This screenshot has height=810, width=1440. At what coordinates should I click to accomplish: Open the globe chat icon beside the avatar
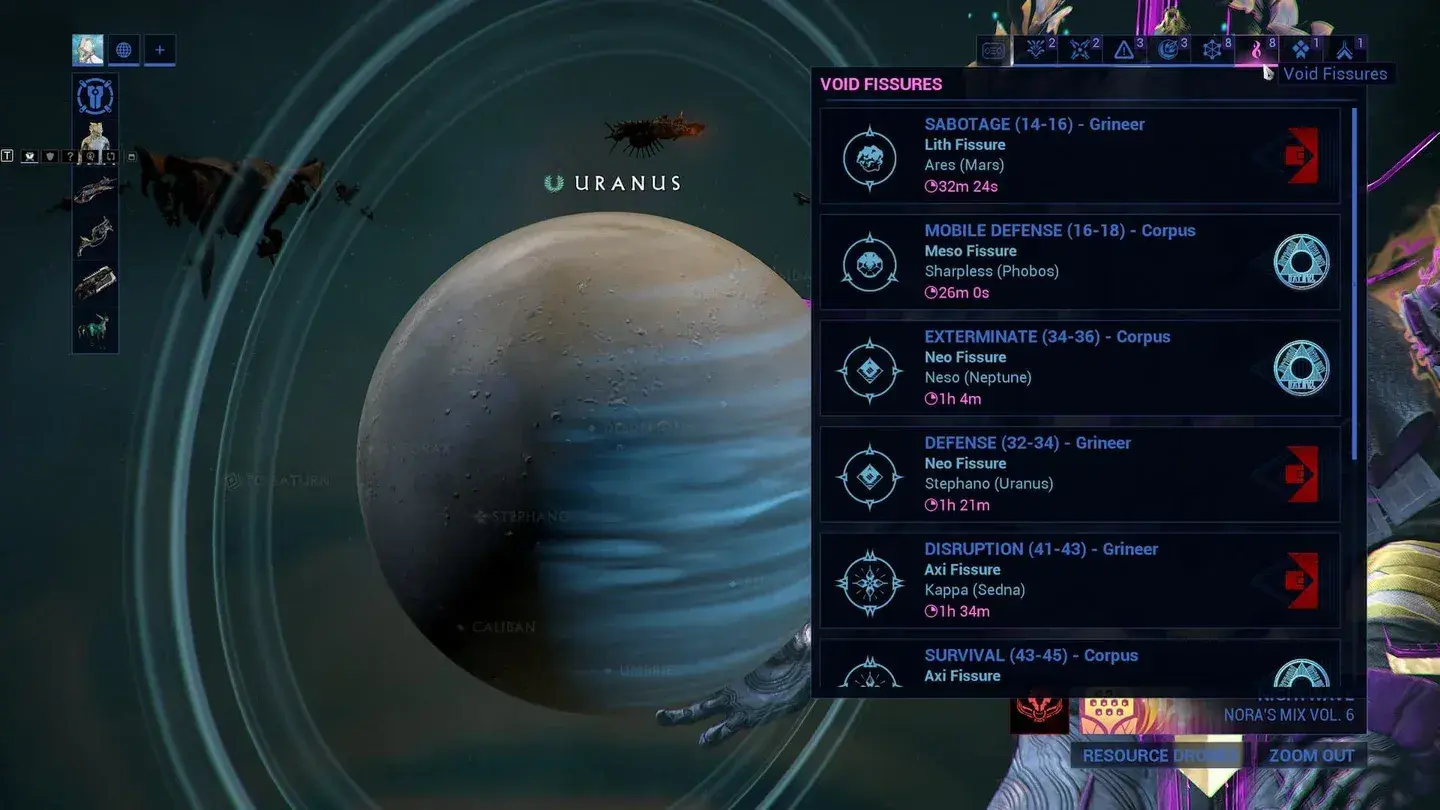(x=123, y=50)
